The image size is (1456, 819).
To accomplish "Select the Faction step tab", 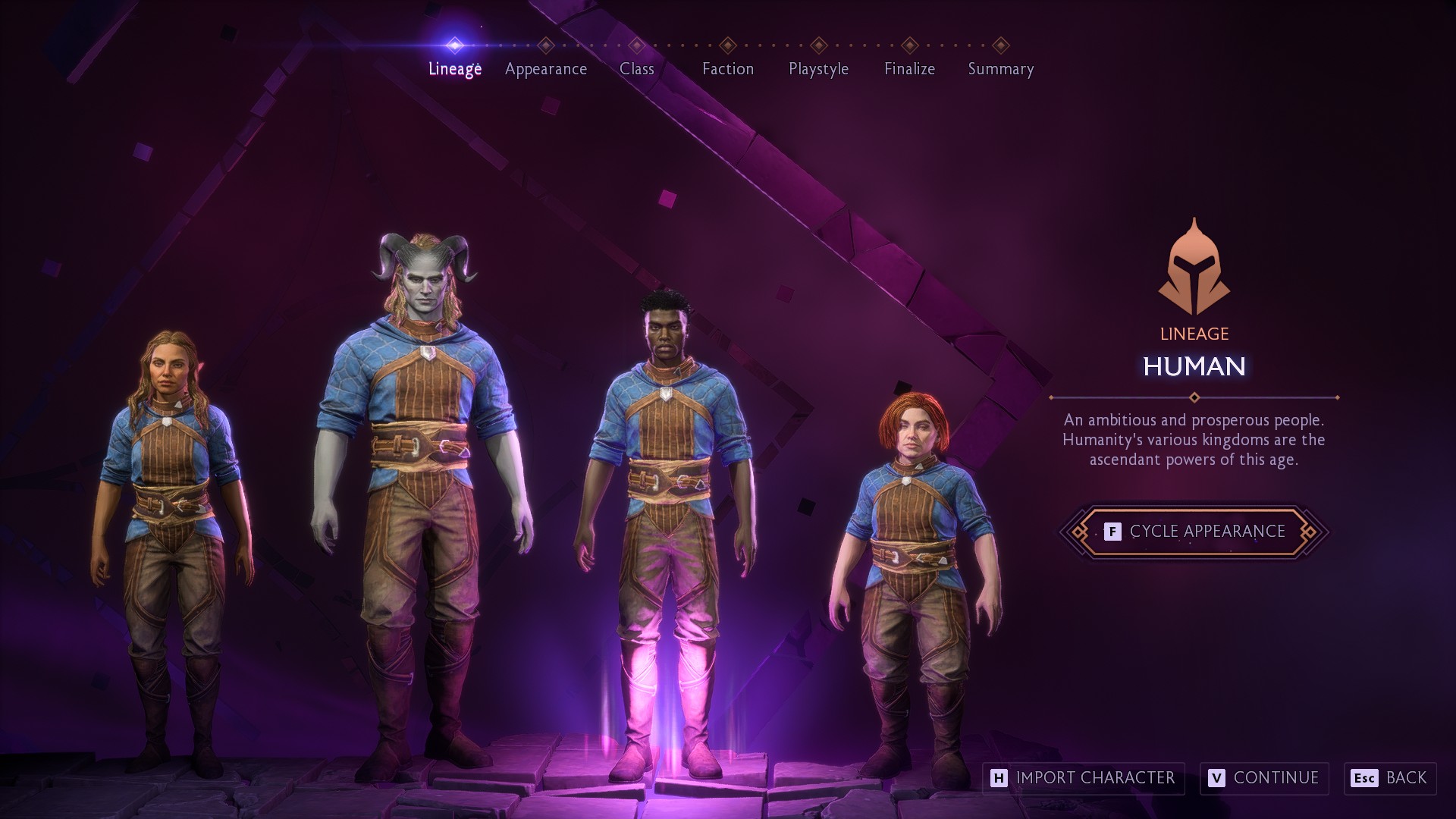I will click(728, 68).
